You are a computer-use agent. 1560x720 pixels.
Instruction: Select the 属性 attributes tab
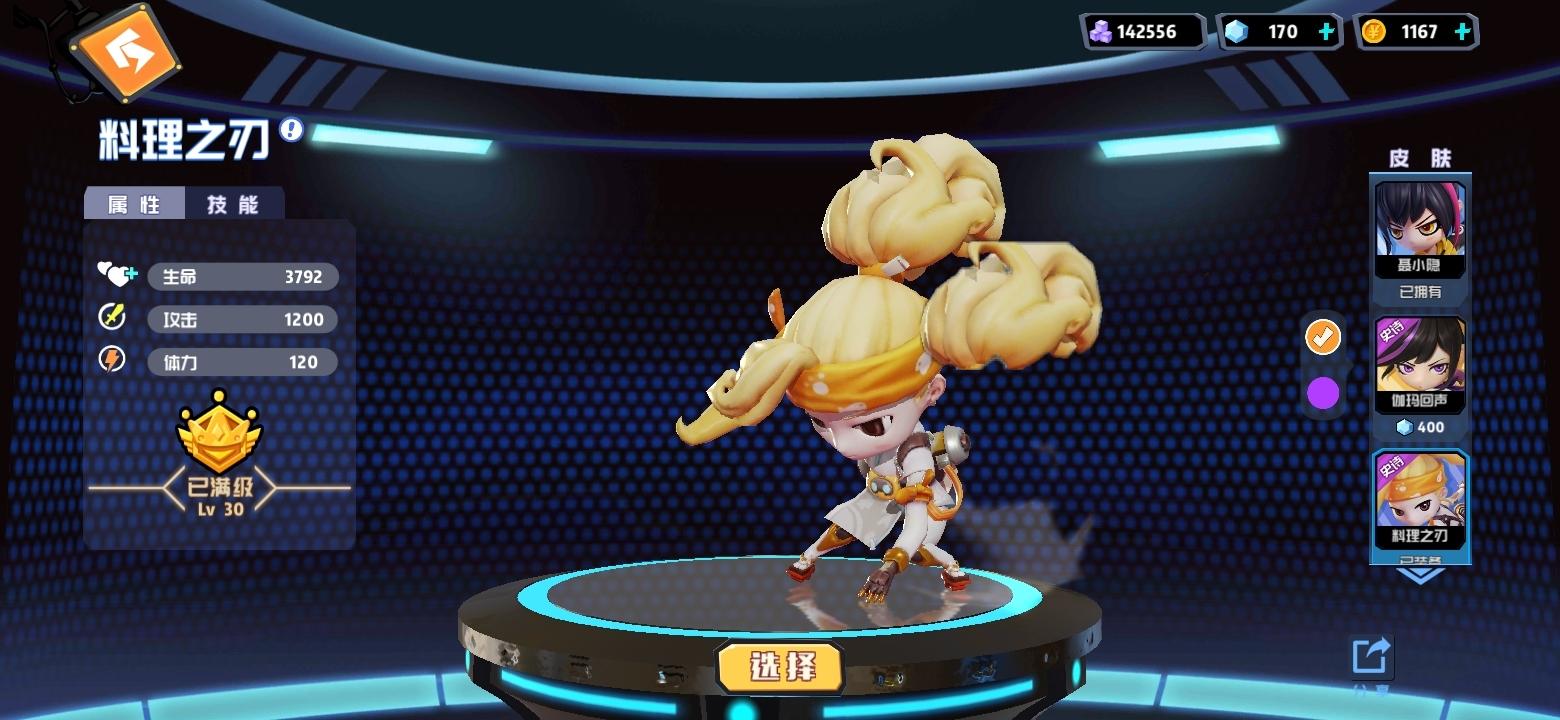136,205
